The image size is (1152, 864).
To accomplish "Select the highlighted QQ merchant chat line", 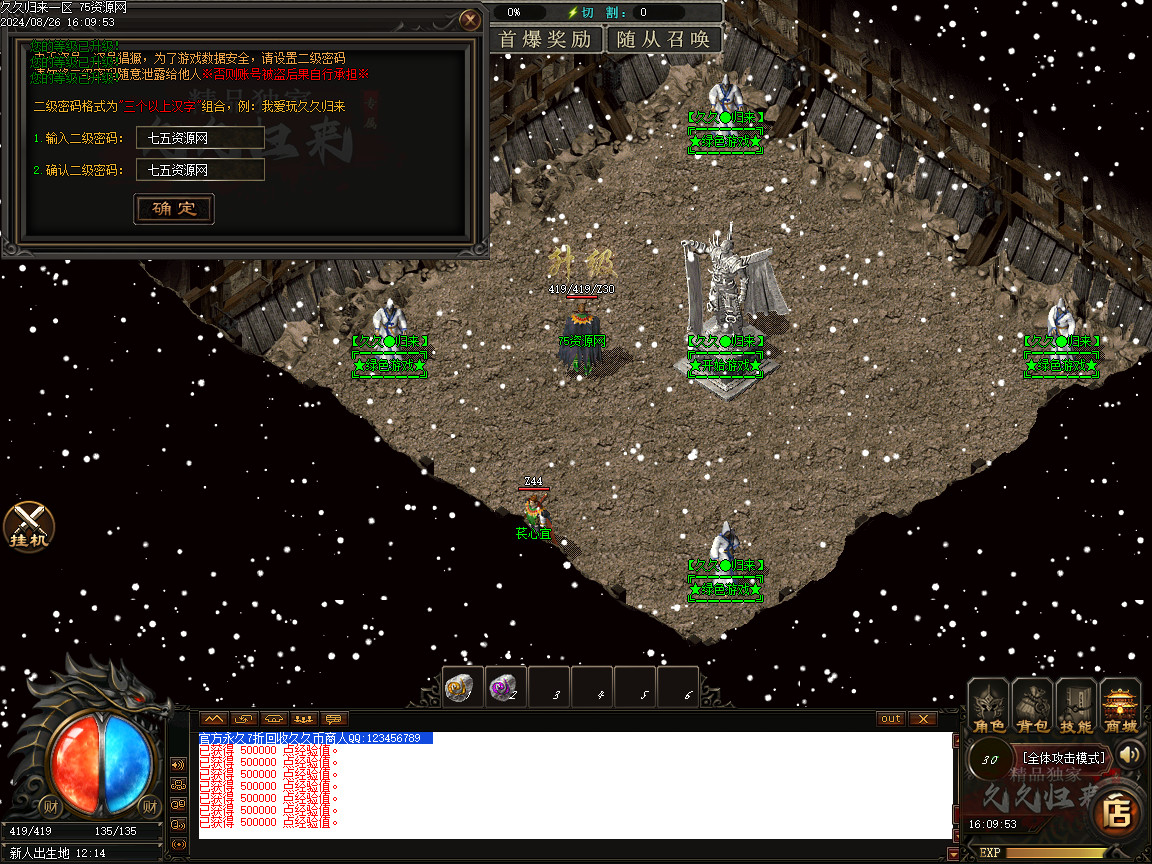I will [315, 738].
